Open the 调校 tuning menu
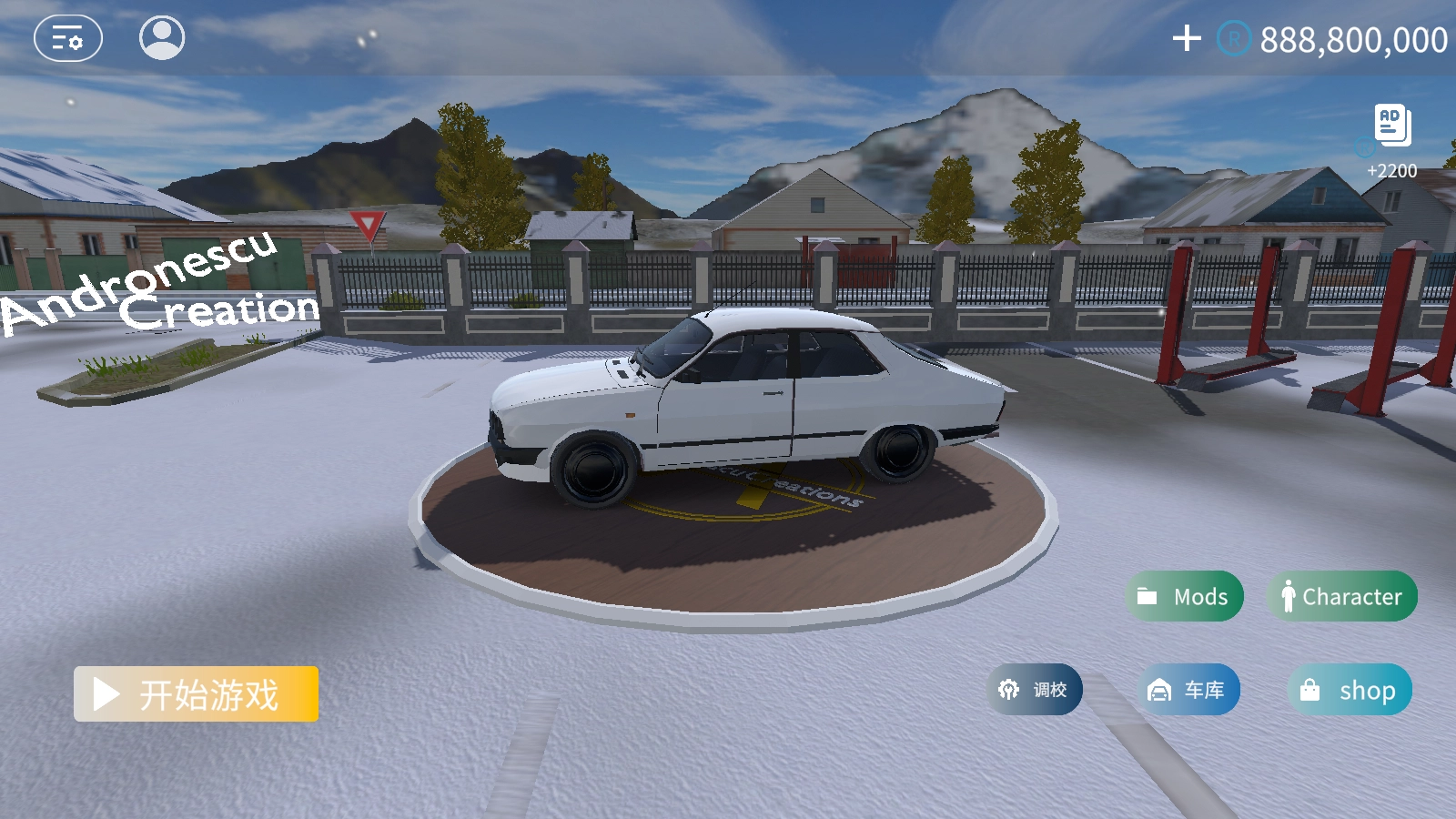This screenshot has height=819, width=1456. coord(1035,690)
